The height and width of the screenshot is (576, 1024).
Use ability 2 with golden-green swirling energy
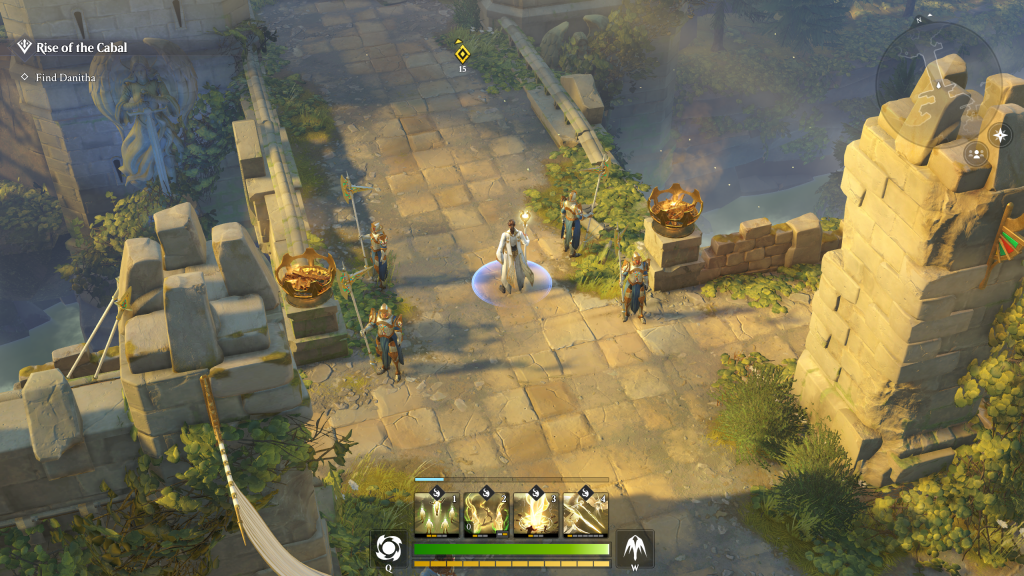[487, 512]
